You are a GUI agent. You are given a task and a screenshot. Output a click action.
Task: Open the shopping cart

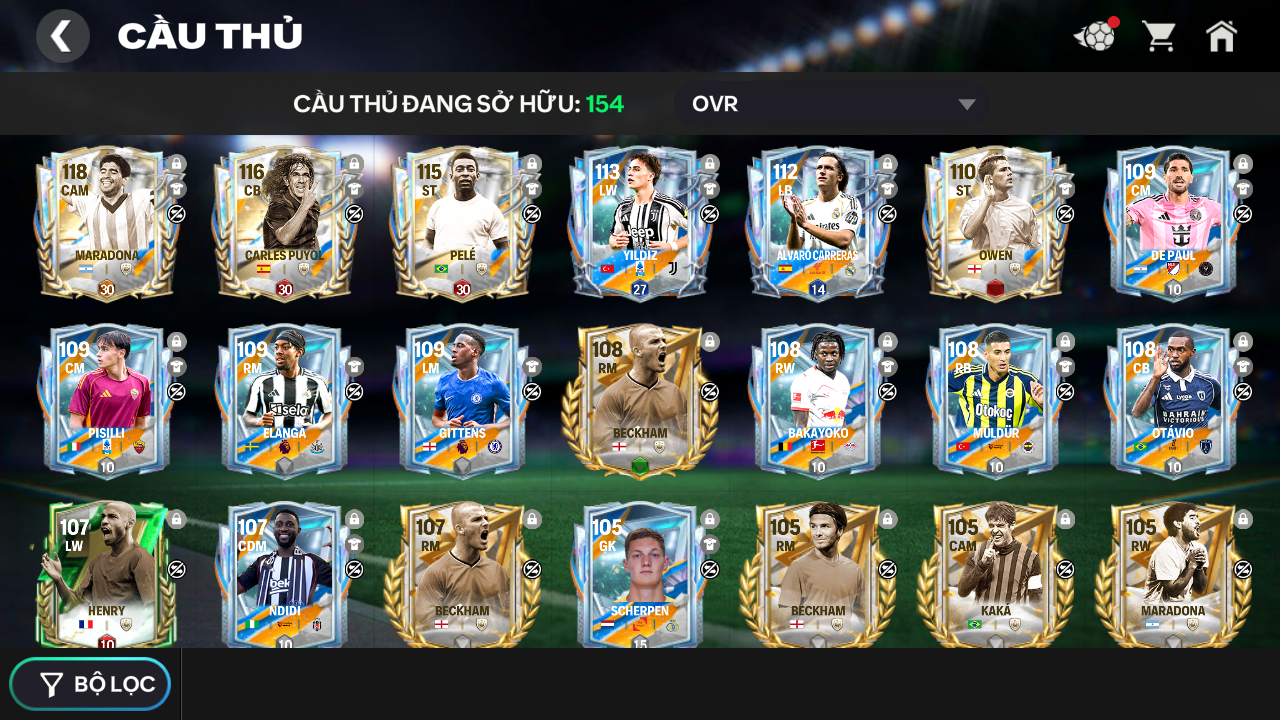(x=1158, y=35)
